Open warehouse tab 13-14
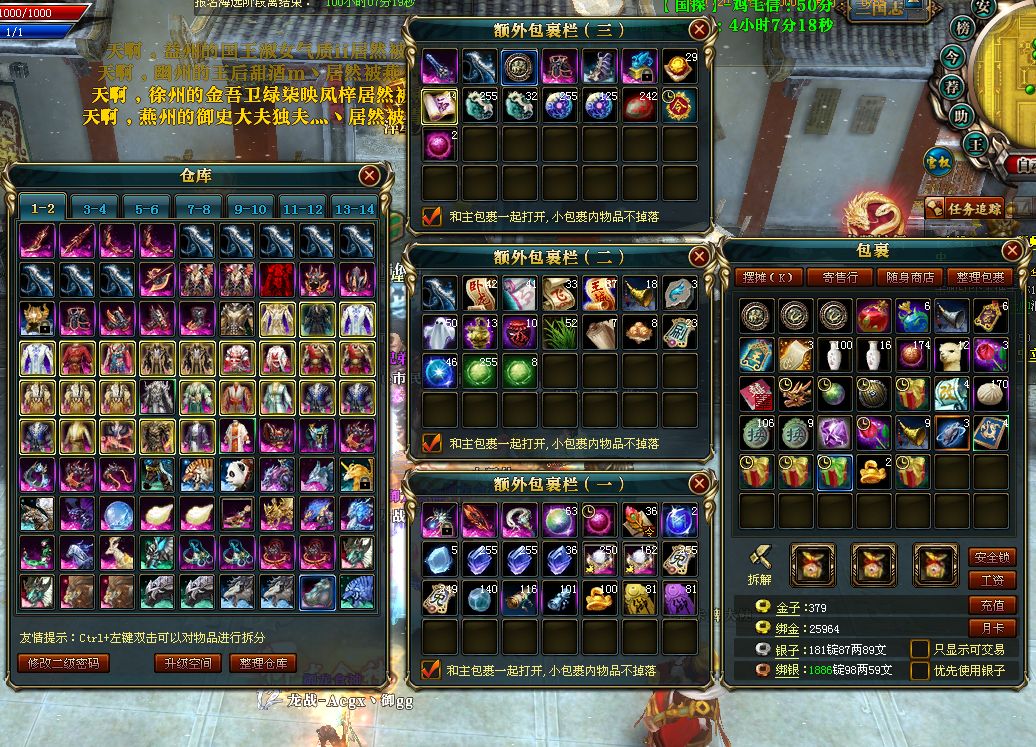The height and width of the screenshot is (747, 1036). tap(354, 208)
